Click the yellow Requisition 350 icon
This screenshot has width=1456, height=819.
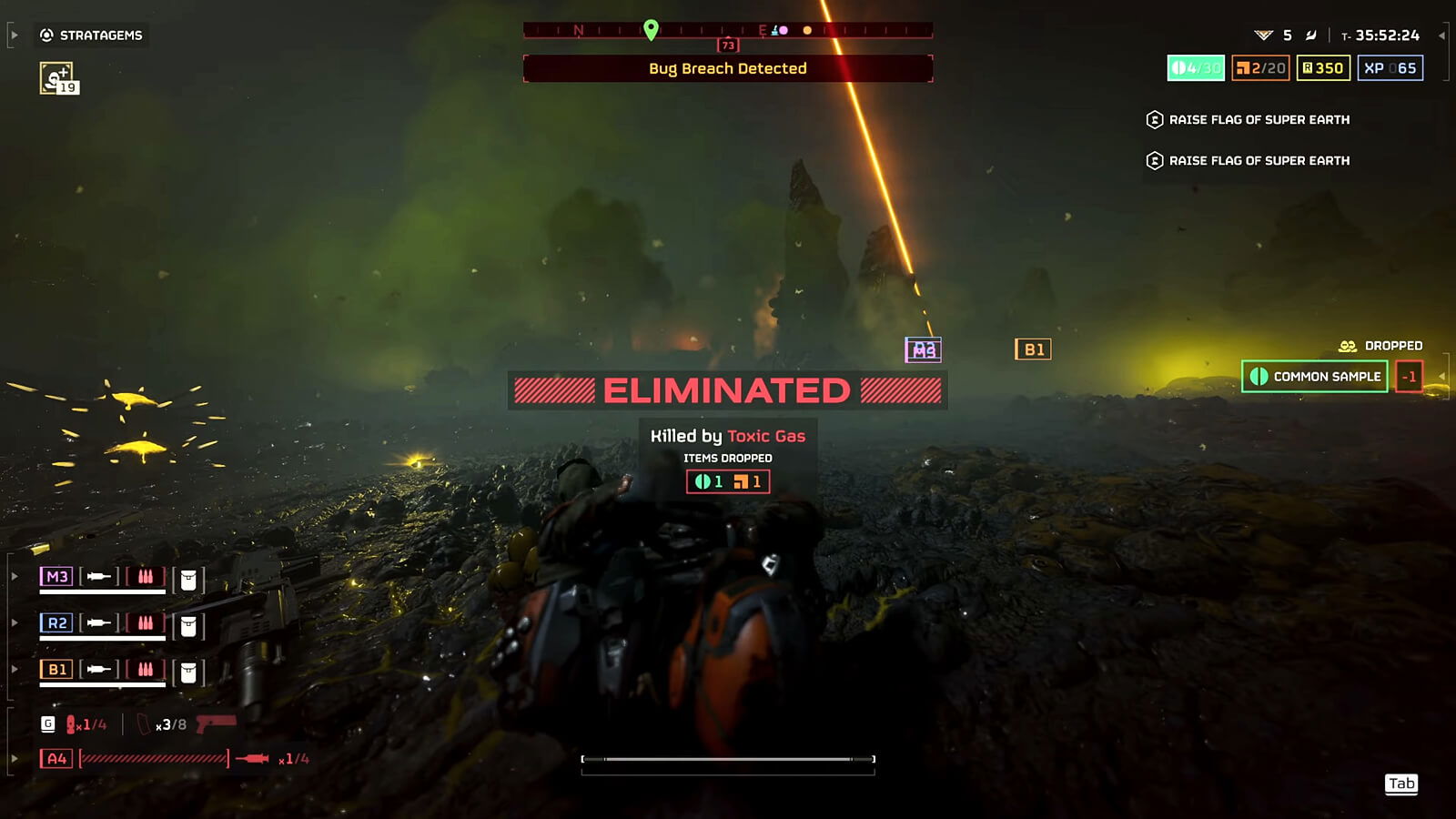1322,67
